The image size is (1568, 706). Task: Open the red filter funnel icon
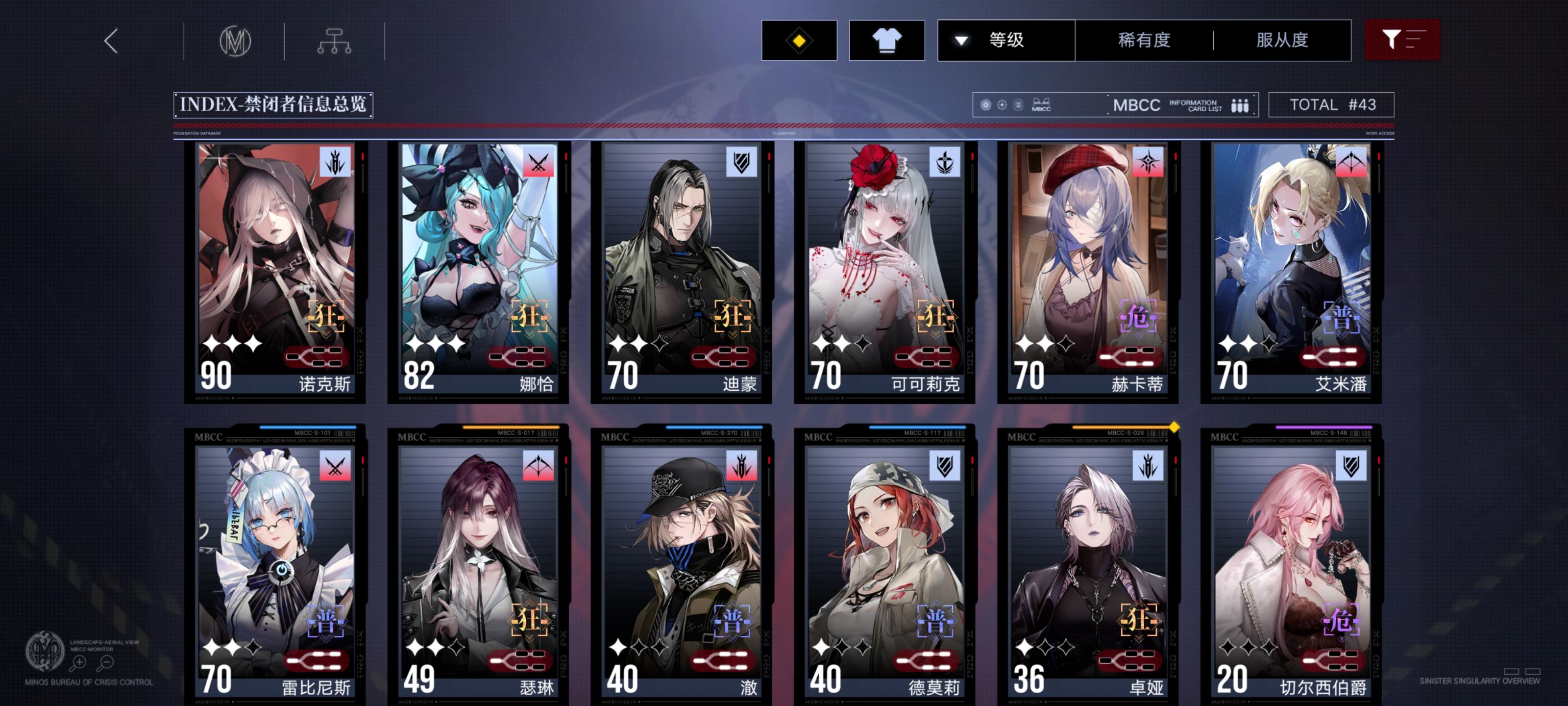[1402, 40]
